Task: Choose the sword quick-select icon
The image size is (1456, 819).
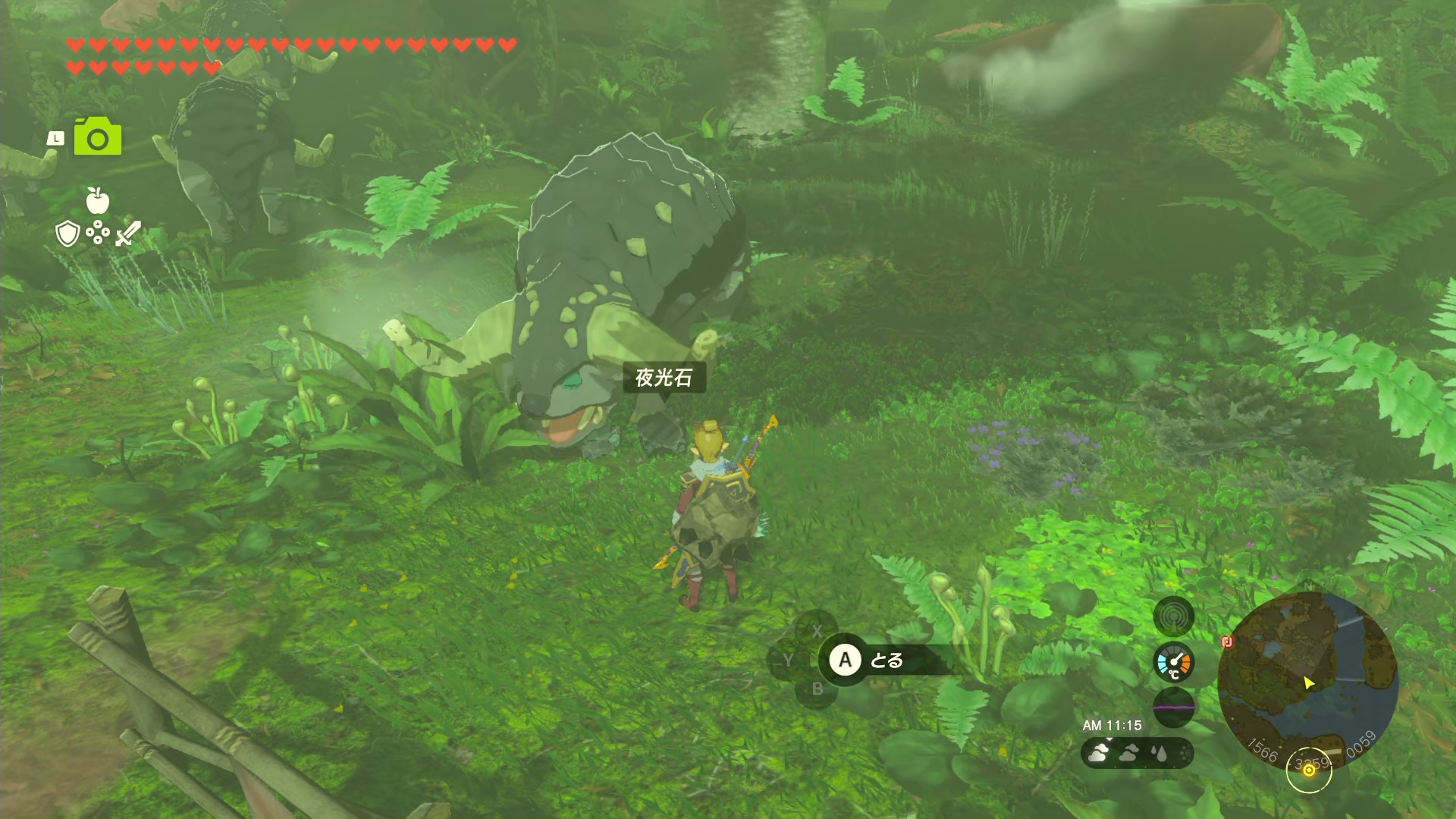Action: [x=127, y=234]
